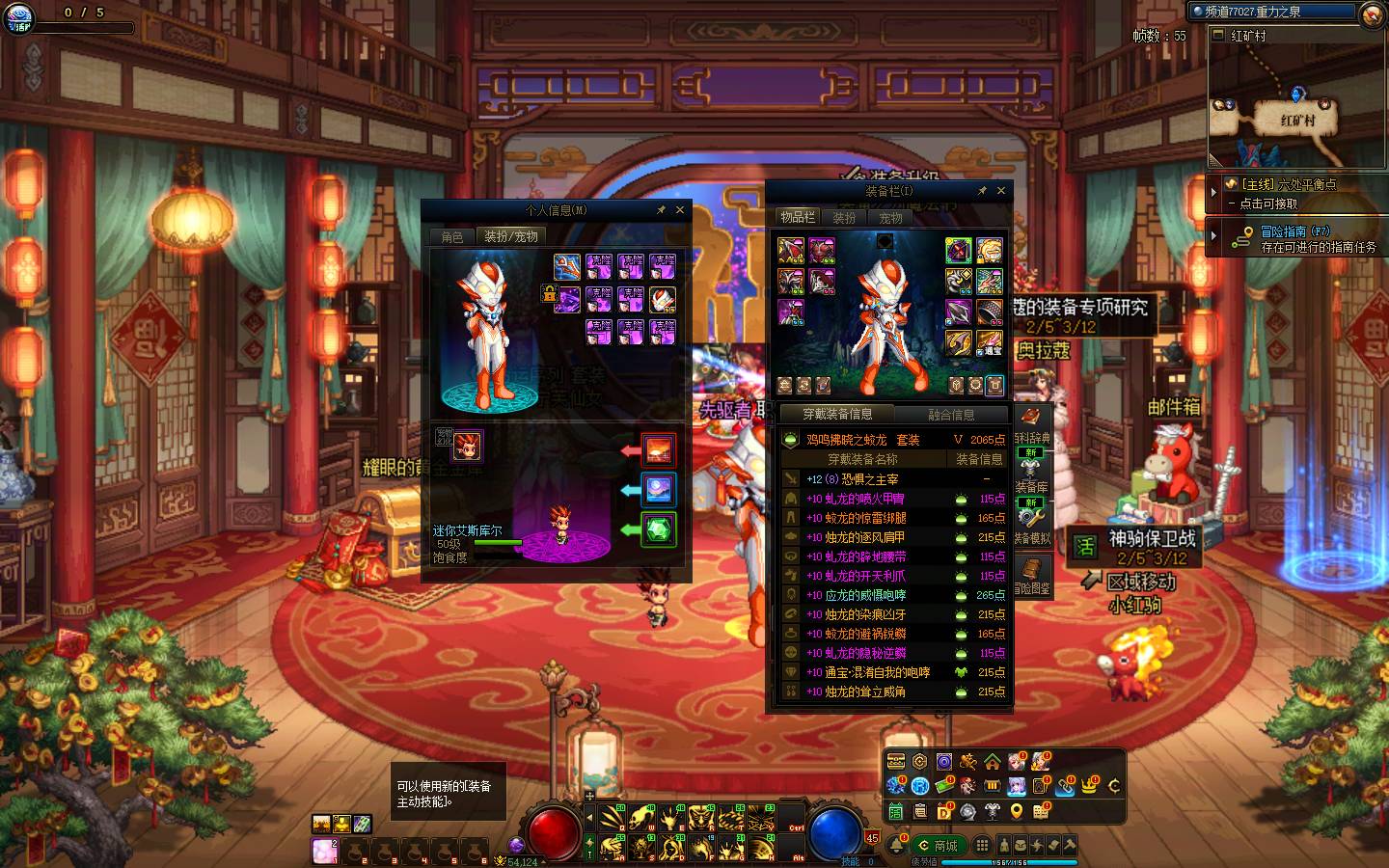1389x868 pixels.
Task: Click the notification bell icon
Action: 897,846
